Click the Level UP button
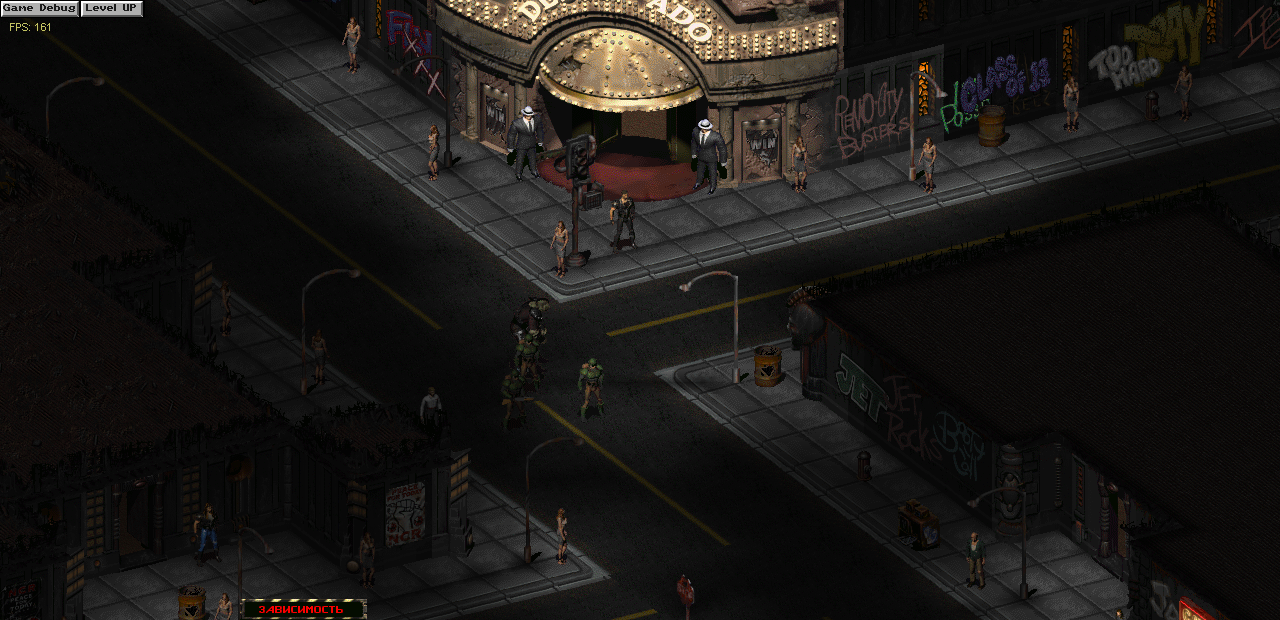 coord(111,8)
